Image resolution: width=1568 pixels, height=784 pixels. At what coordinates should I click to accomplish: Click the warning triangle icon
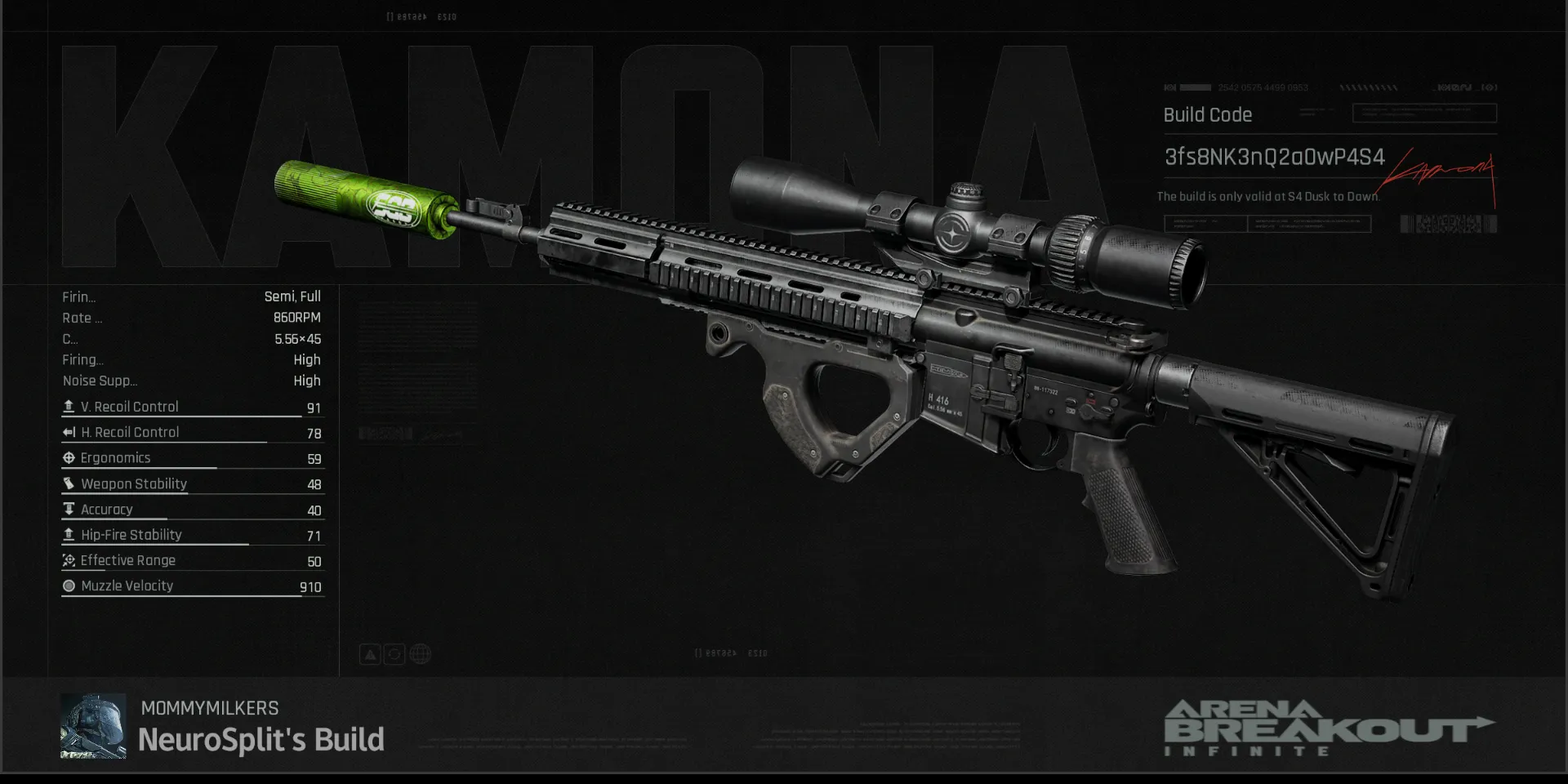coord(370,654)
